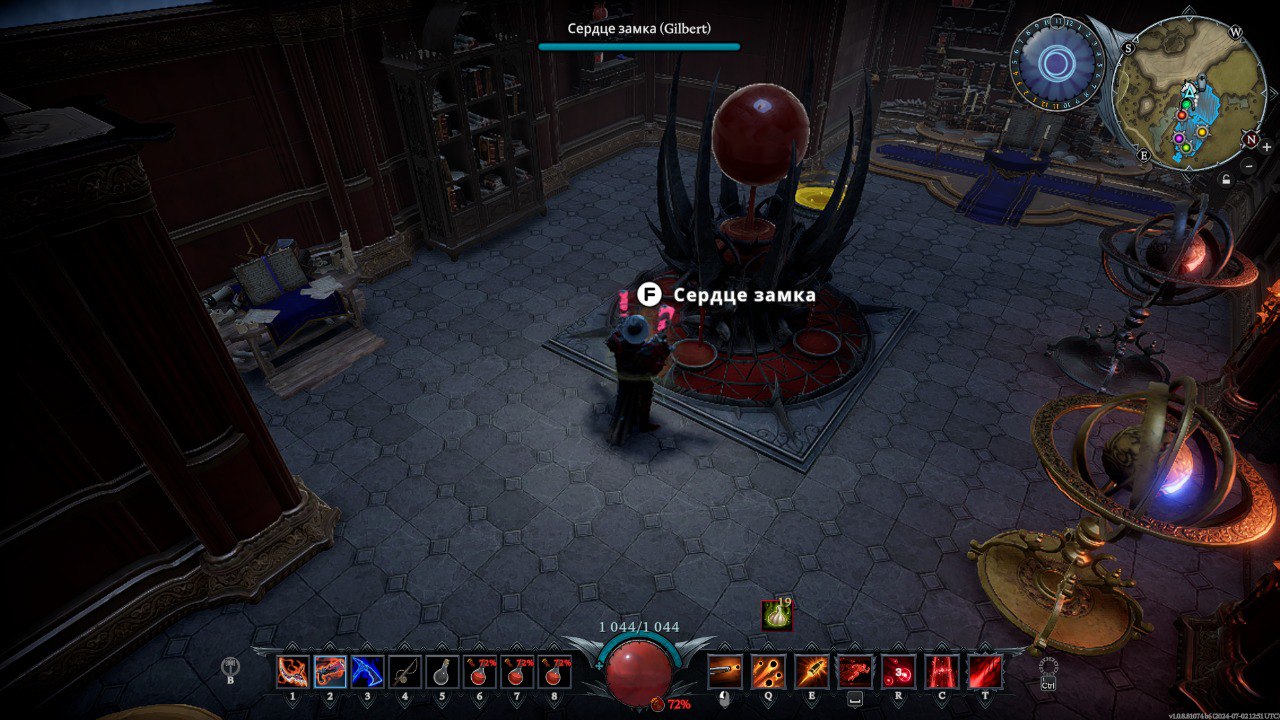Trigger the flaming bolt ability icon
The width and height of the screenshot is (1280, 720).
811,672
